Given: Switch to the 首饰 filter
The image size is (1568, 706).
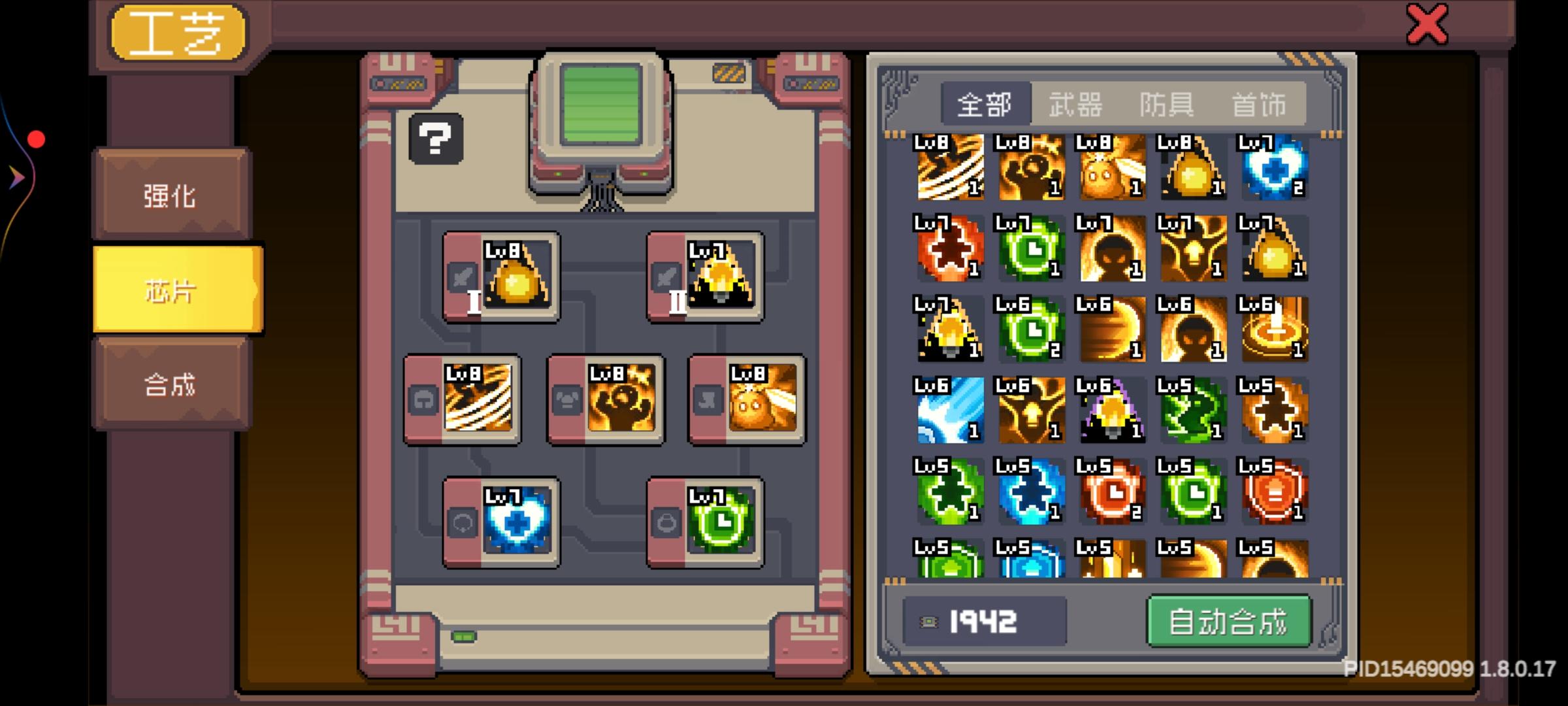Looking at the screenshot, I should pyautogui.click(x=1260, y=103).
